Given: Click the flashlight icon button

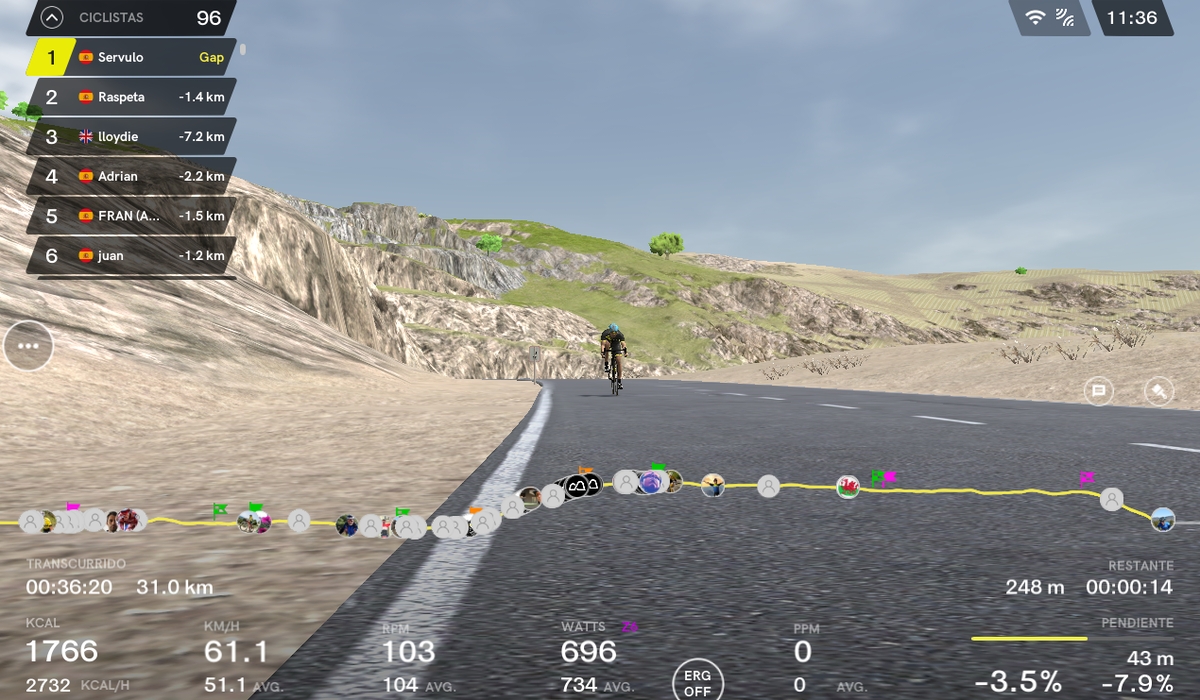Looking at the screenshot, I should coord(1158,392).
